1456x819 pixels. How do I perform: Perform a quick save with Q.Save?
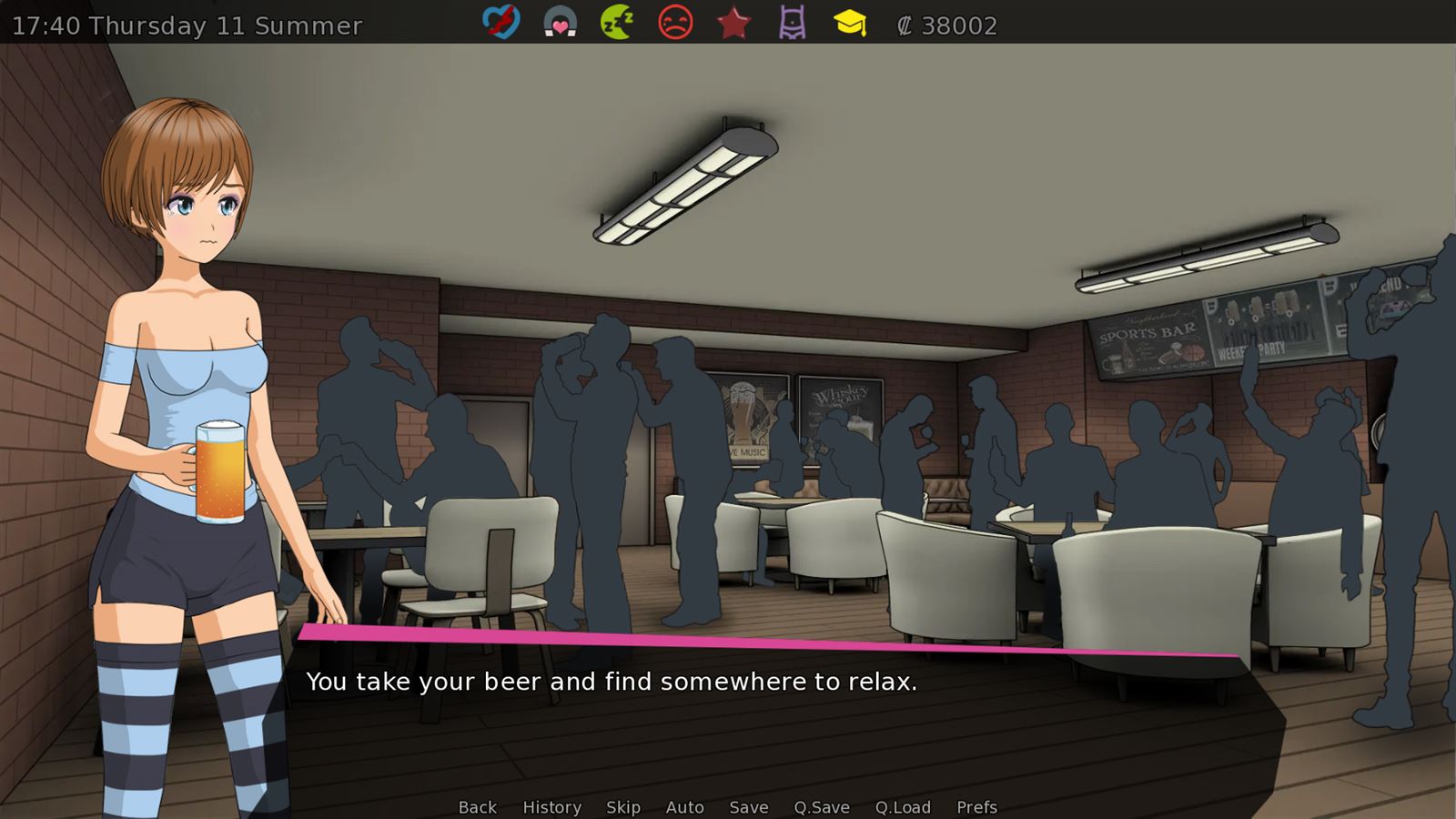[x=822, y=807]
